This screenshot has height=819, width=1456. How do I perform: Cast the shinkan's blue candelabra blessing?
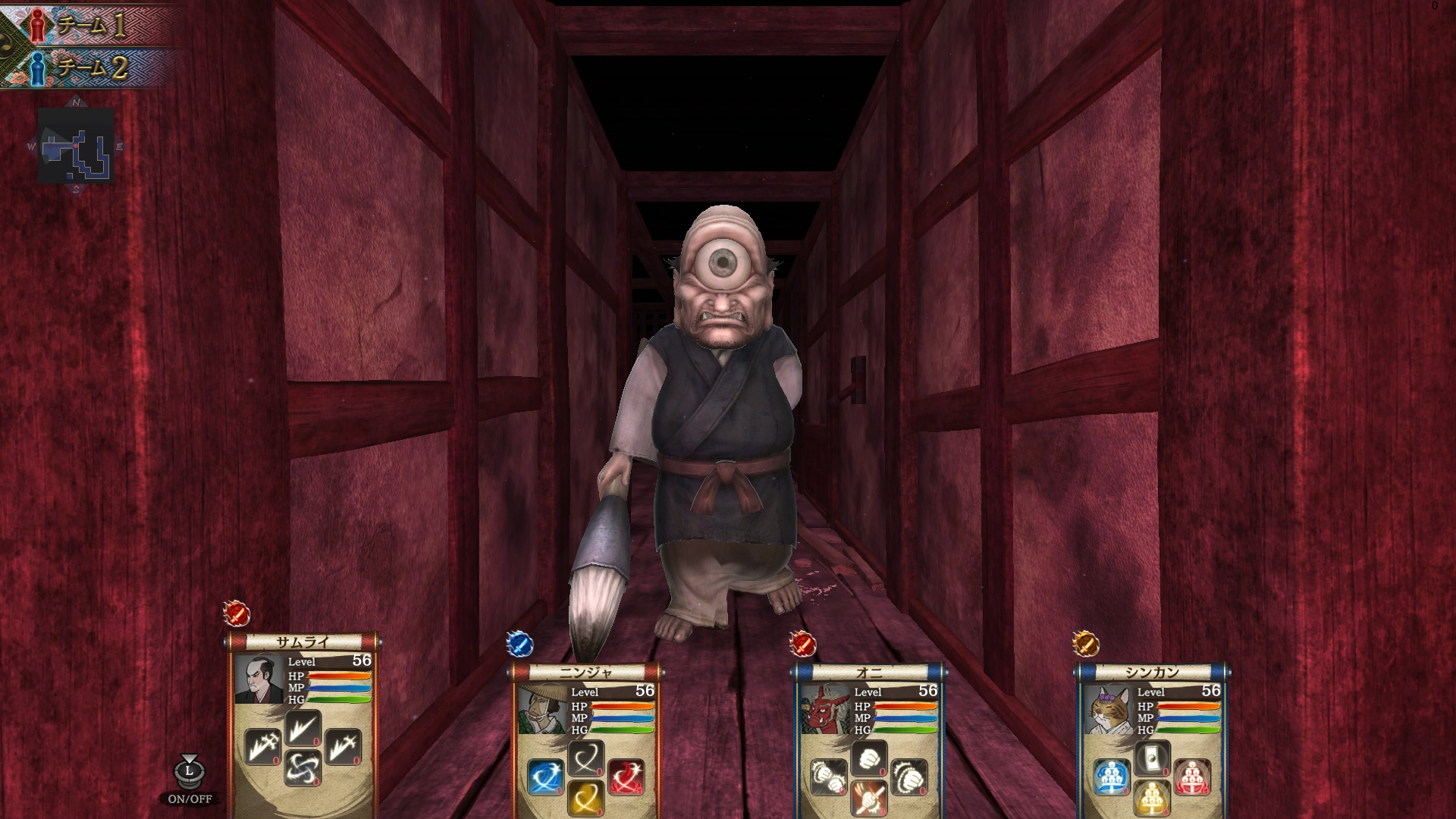click(x=1112, y=777)
